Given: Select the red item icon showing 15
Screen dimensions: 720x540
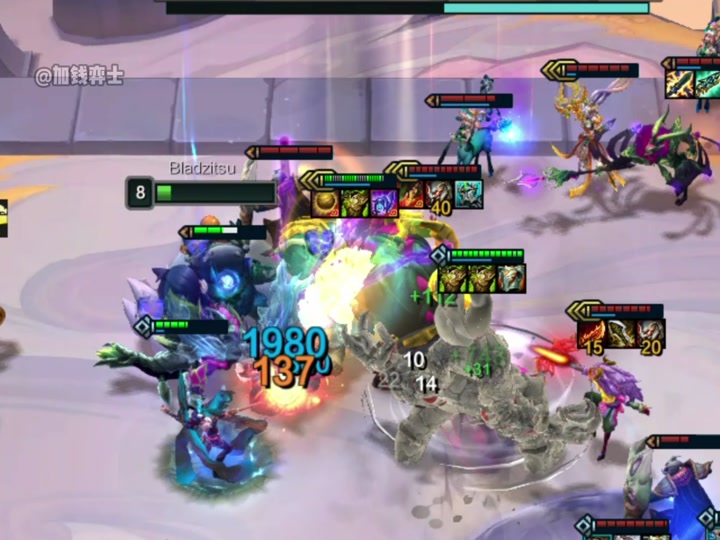Looking at the screenshot, I should [x=592, y=333].
